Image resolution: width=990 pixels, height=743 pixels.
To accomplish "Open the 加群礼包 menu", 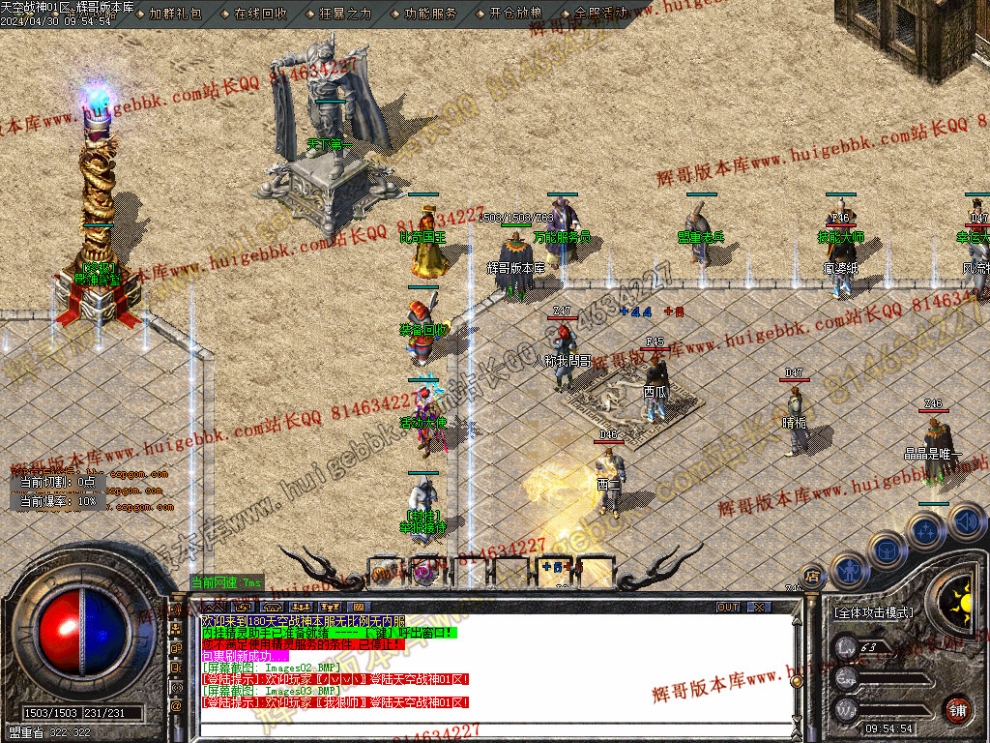I will coord(175,14).
